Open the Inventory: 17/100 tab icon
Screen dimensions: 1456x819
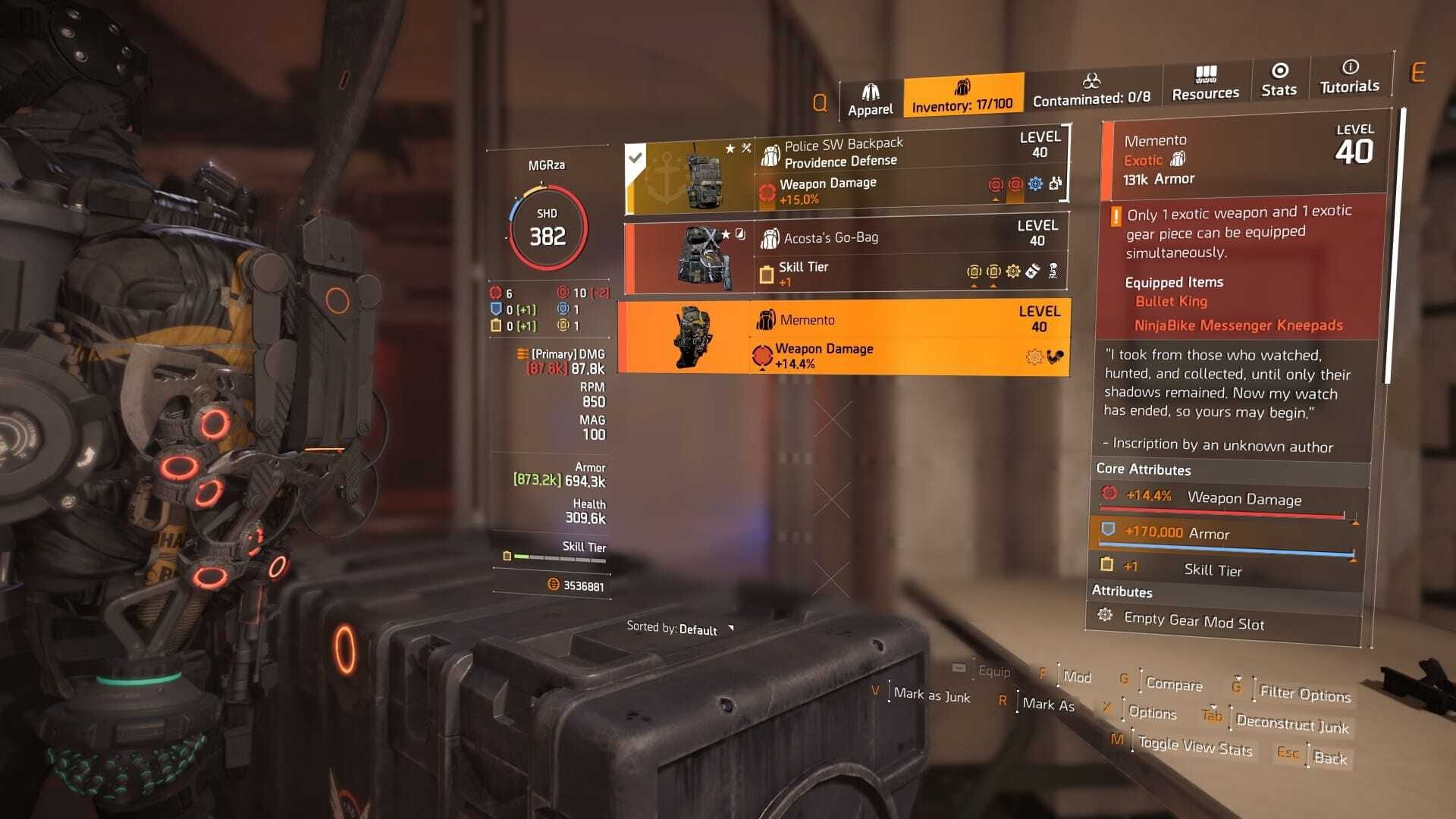pos(964,86)
